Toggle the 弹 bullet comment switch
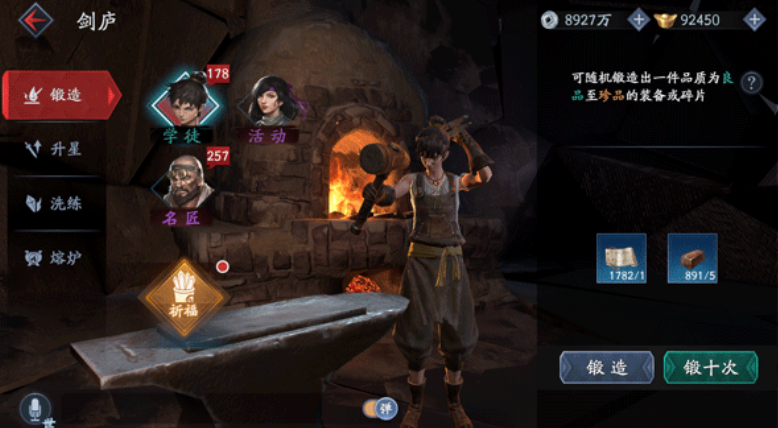The width and height of the screenshot is (778, 428). tap(379, 408)
